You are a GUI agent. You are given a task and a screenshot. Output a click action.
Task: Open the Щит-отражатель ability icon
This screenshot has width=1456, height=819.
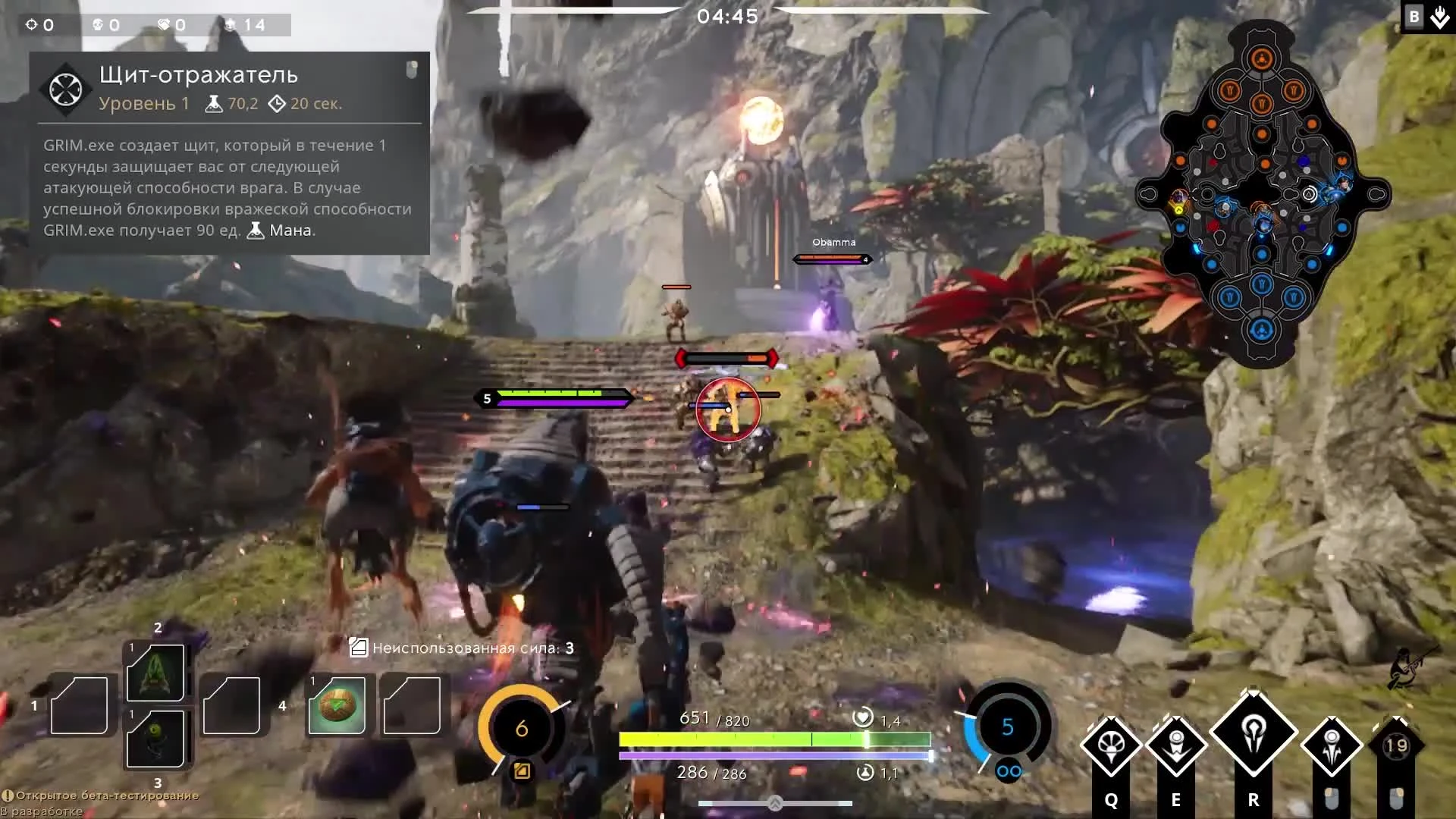click(x=65, y=89)
